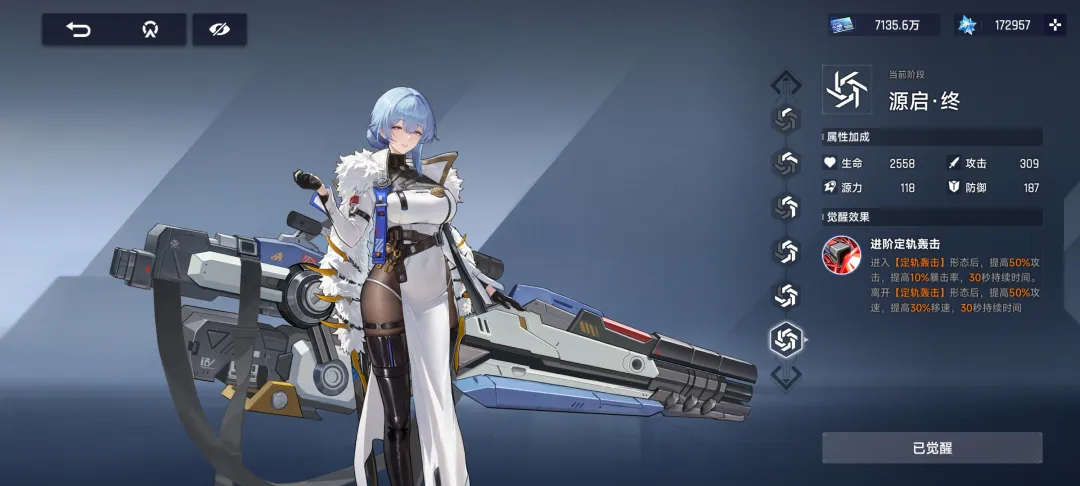
Task: Select the first awakening stage node
Action: click(786, 118)
